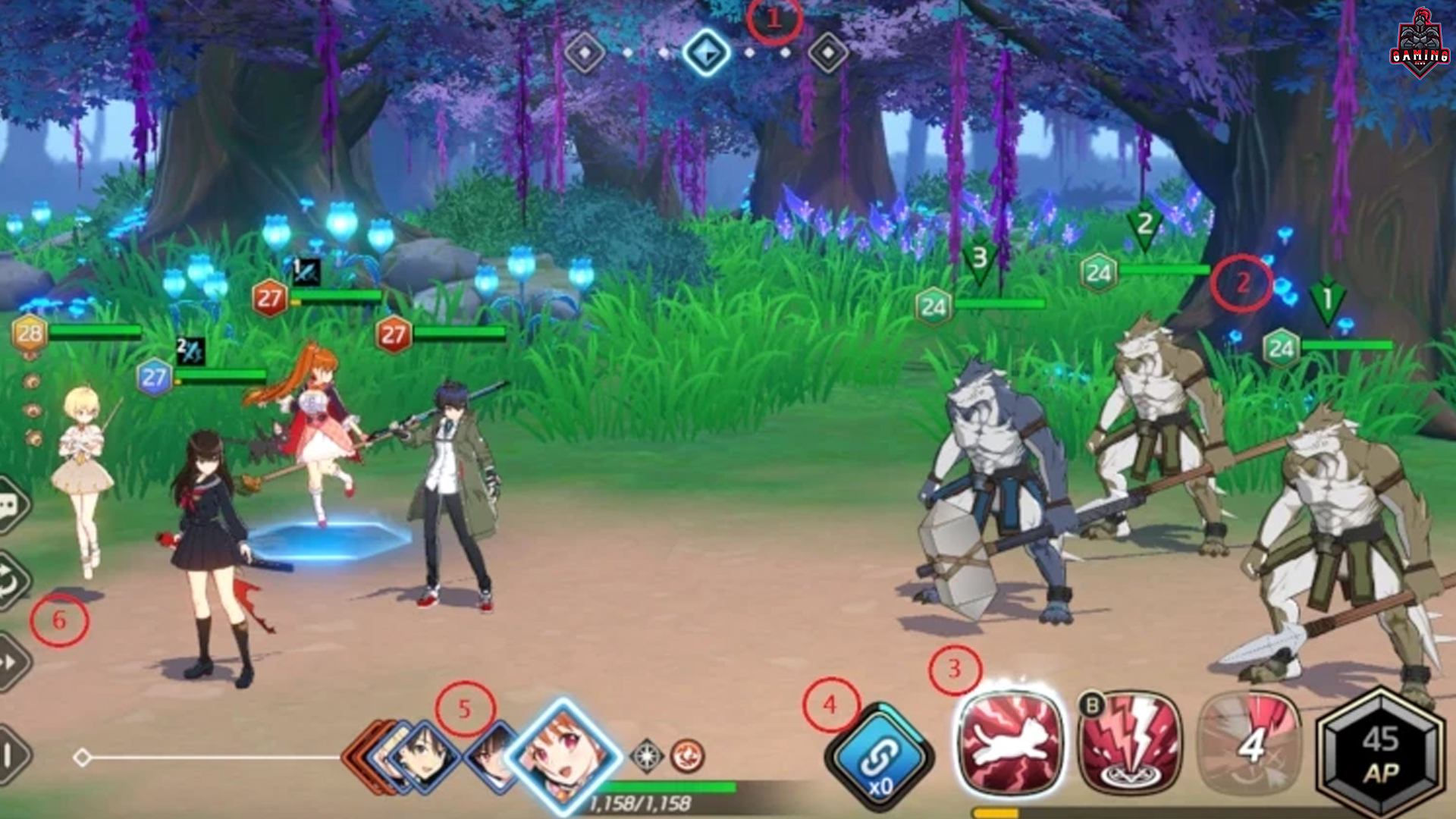The height and width of the screenshot is (819, 1456).
Task: Inspect the orange swirl buff icon
Action: point(687,756)
